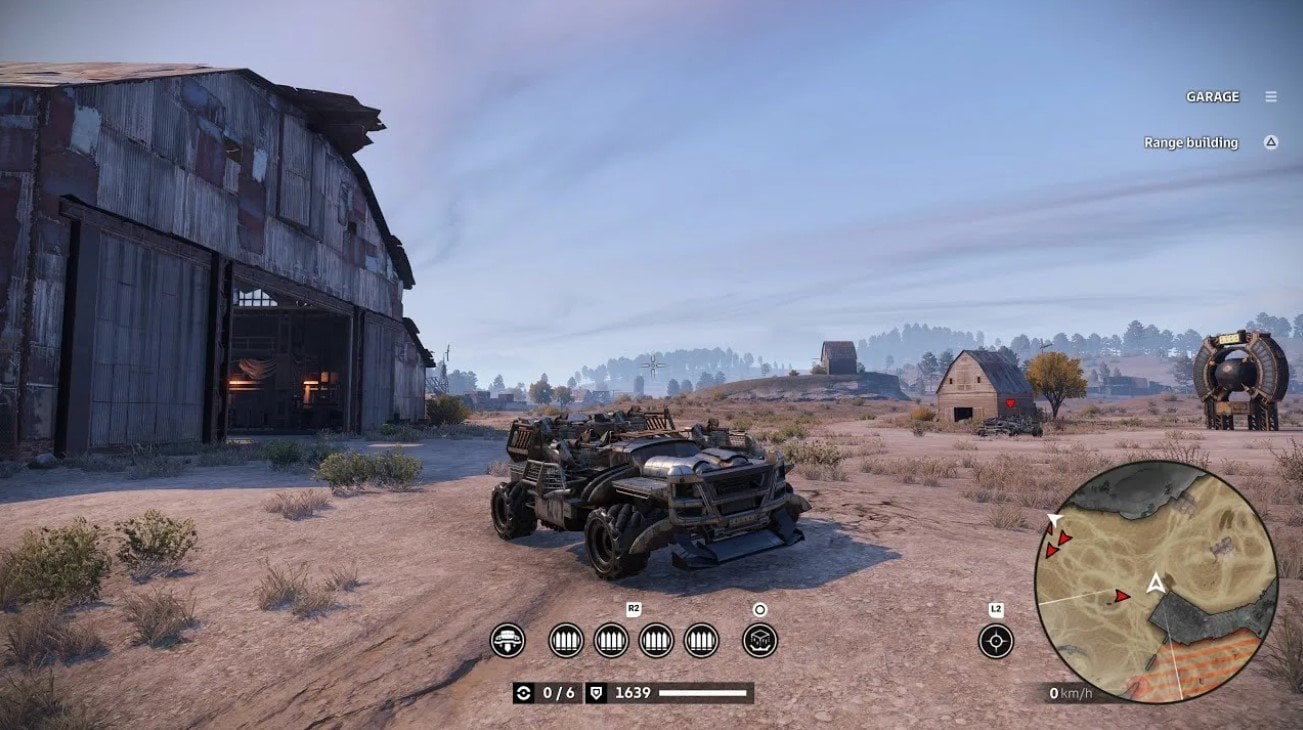Select the third ammo weapon slot
1303x730 pixels.
[657, 640]
